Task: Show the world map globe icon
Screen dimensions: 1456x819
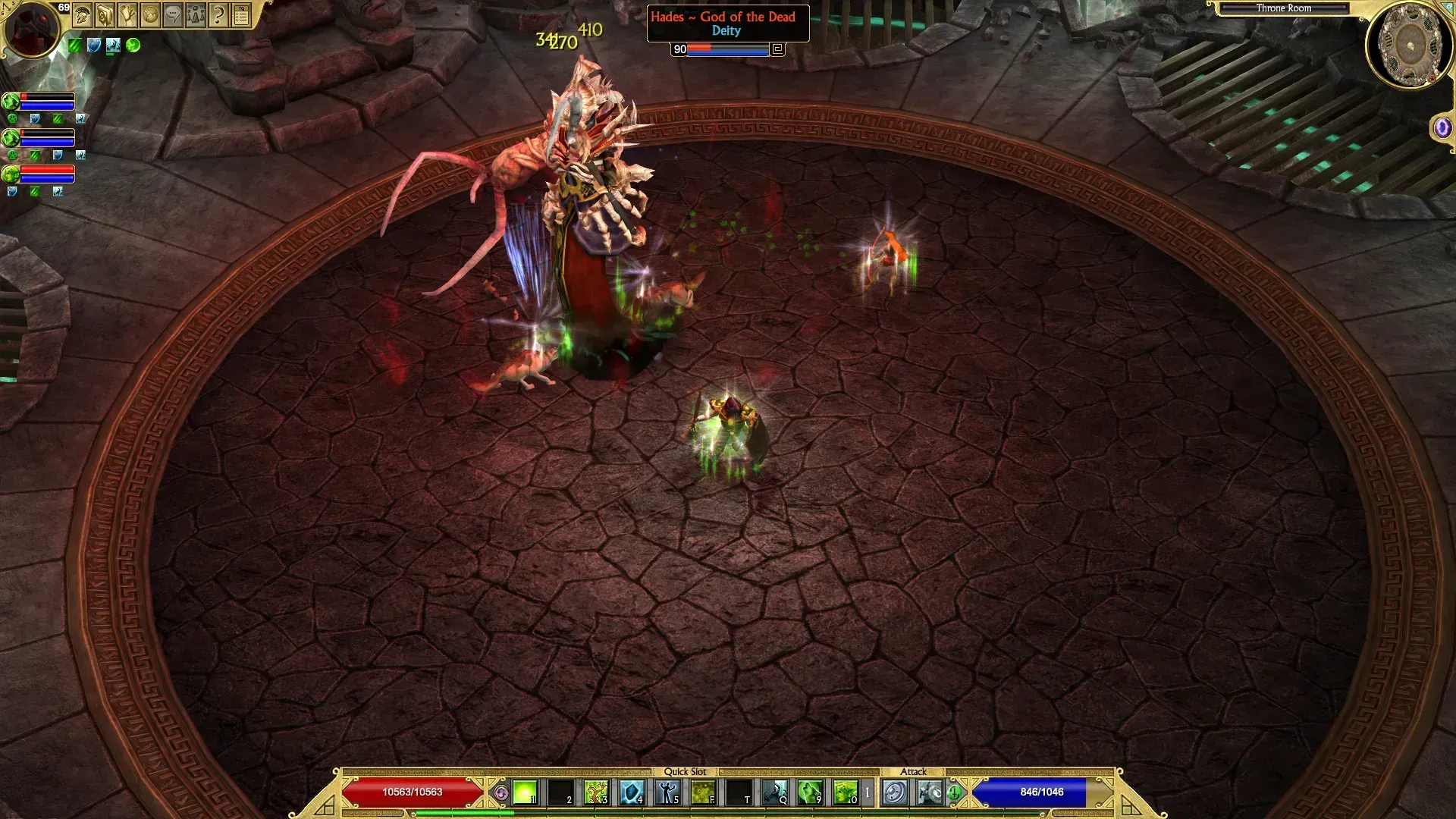Action: coord(151,14)
